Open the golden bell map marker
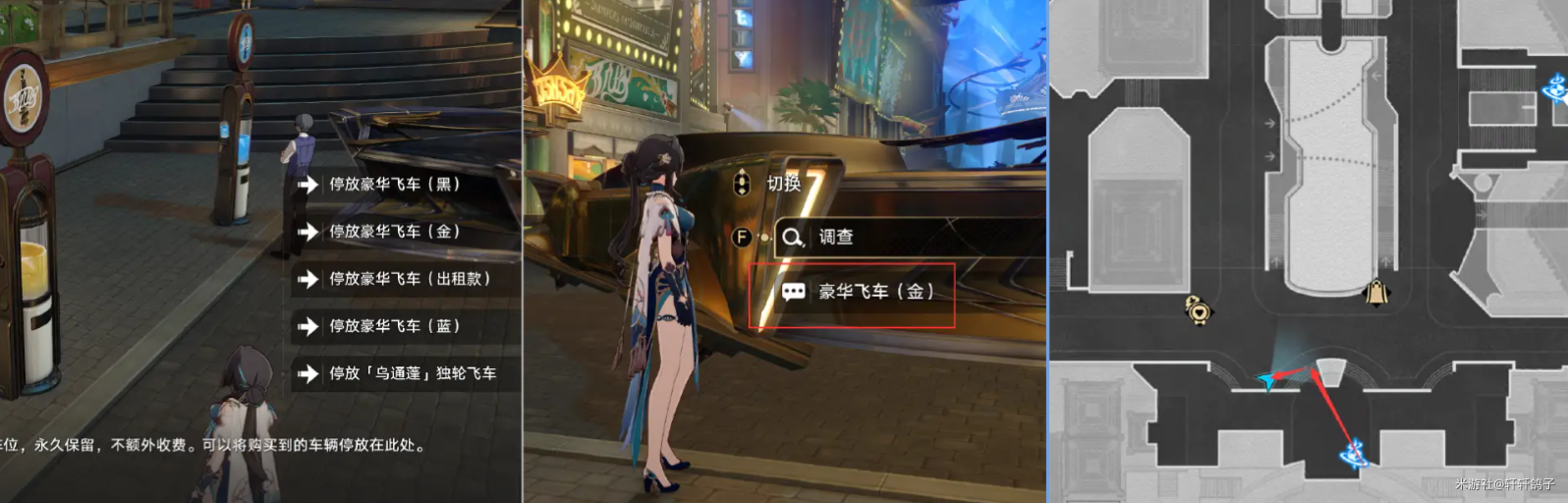The height and width of the screenshot is (503, 1568). pyautogui.click(x=1377, y=292)
